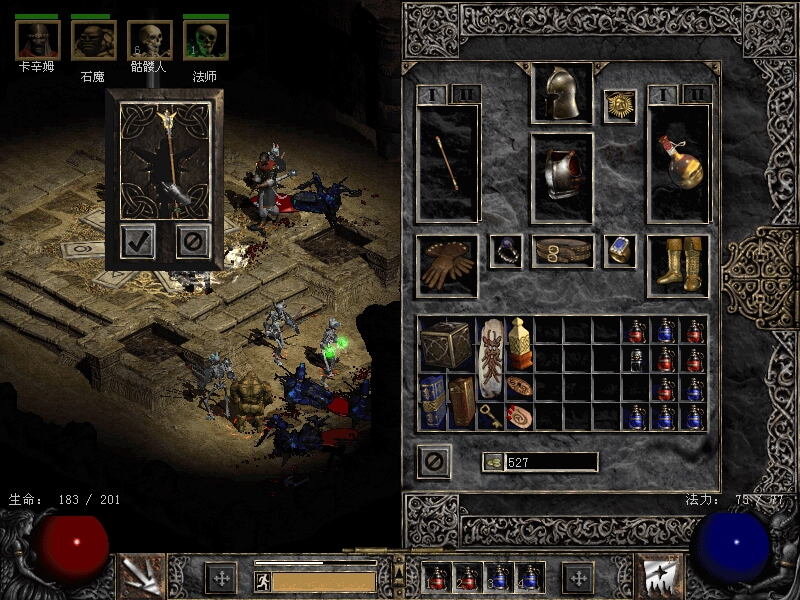Open the right mouse skill selector

coord(659,577)
